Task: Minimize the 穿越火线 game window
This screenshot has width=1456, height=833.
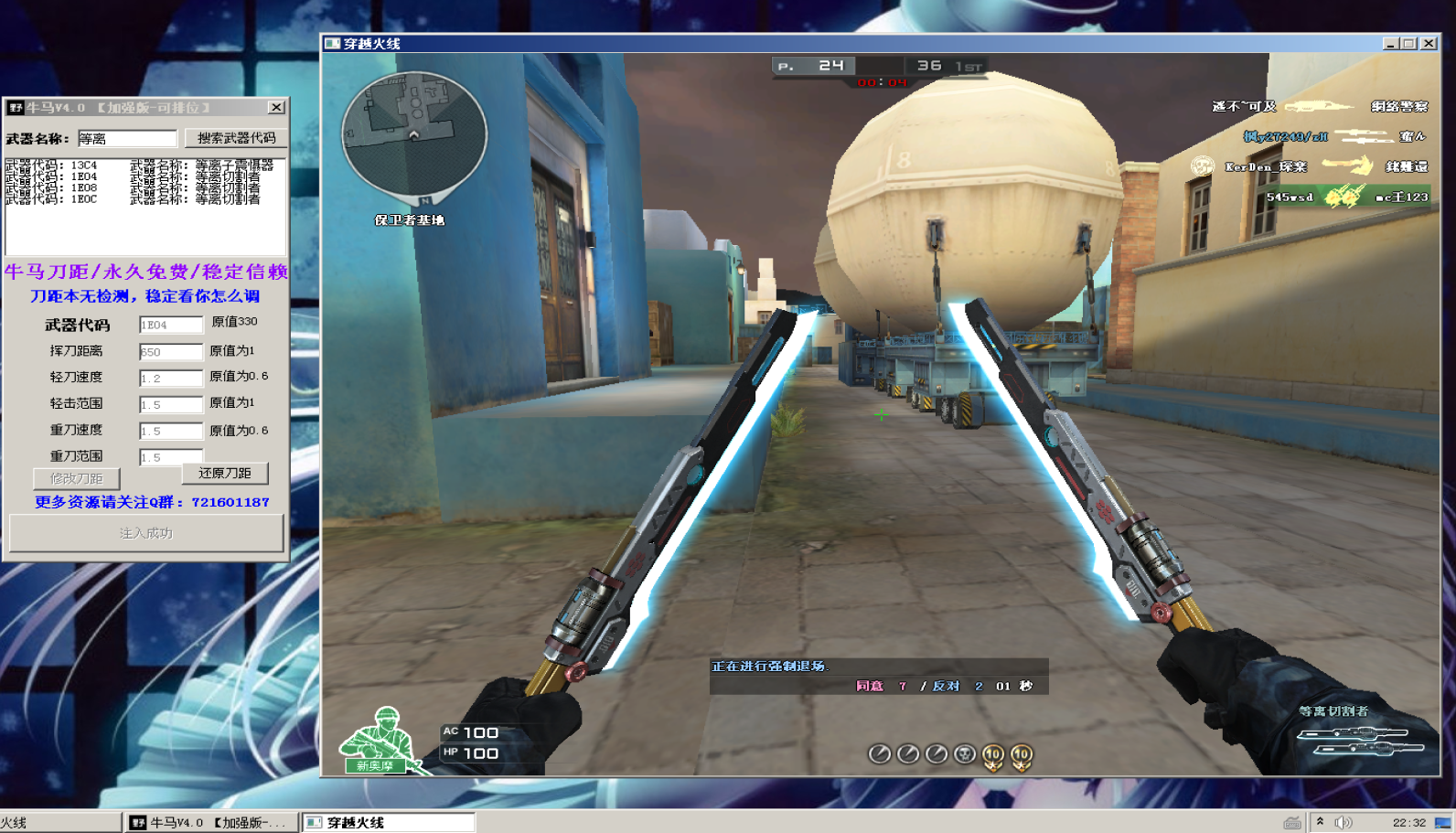Action: pyautogui.click(x=1390, y=43)
